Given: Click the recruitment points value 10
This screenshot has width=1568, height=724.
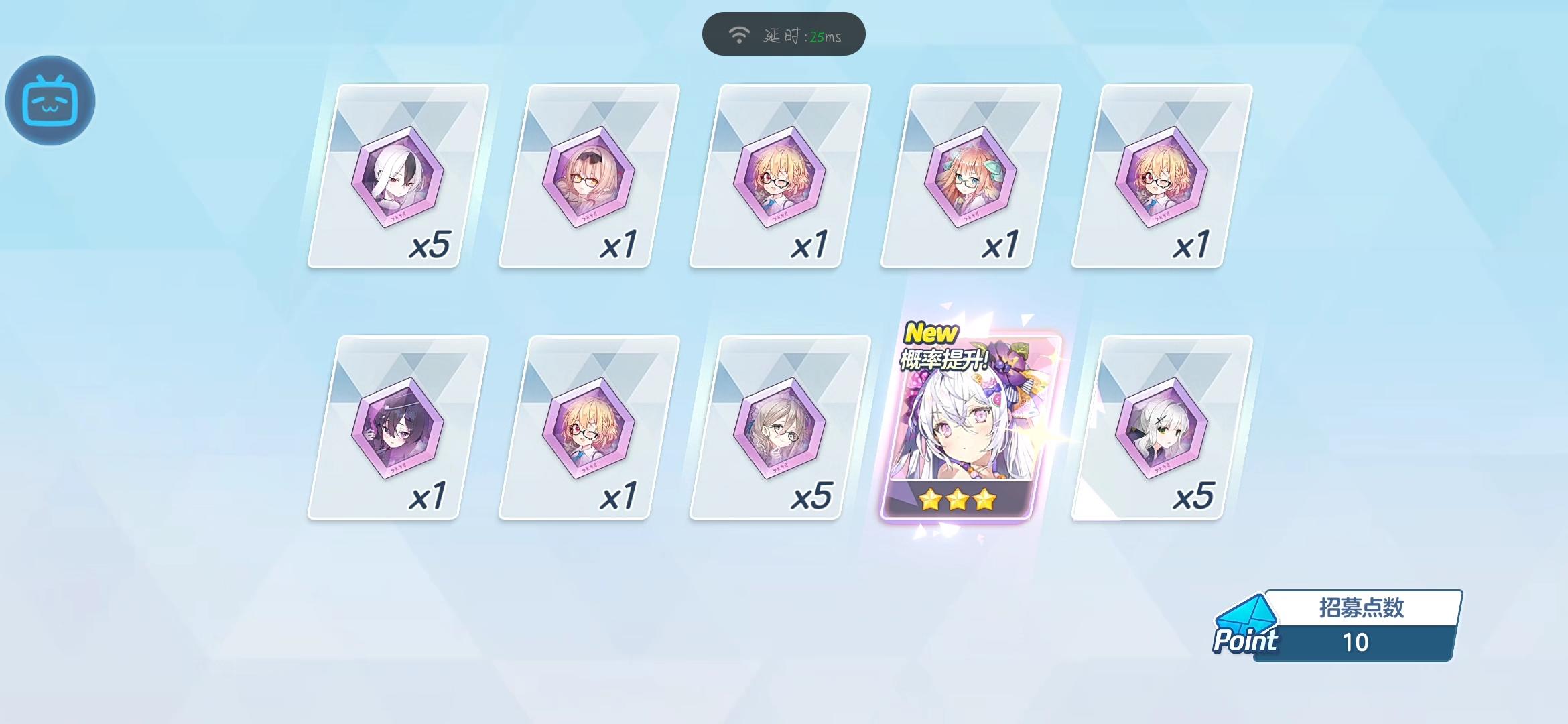Looking at the screenshot, I should (1357, 642).
